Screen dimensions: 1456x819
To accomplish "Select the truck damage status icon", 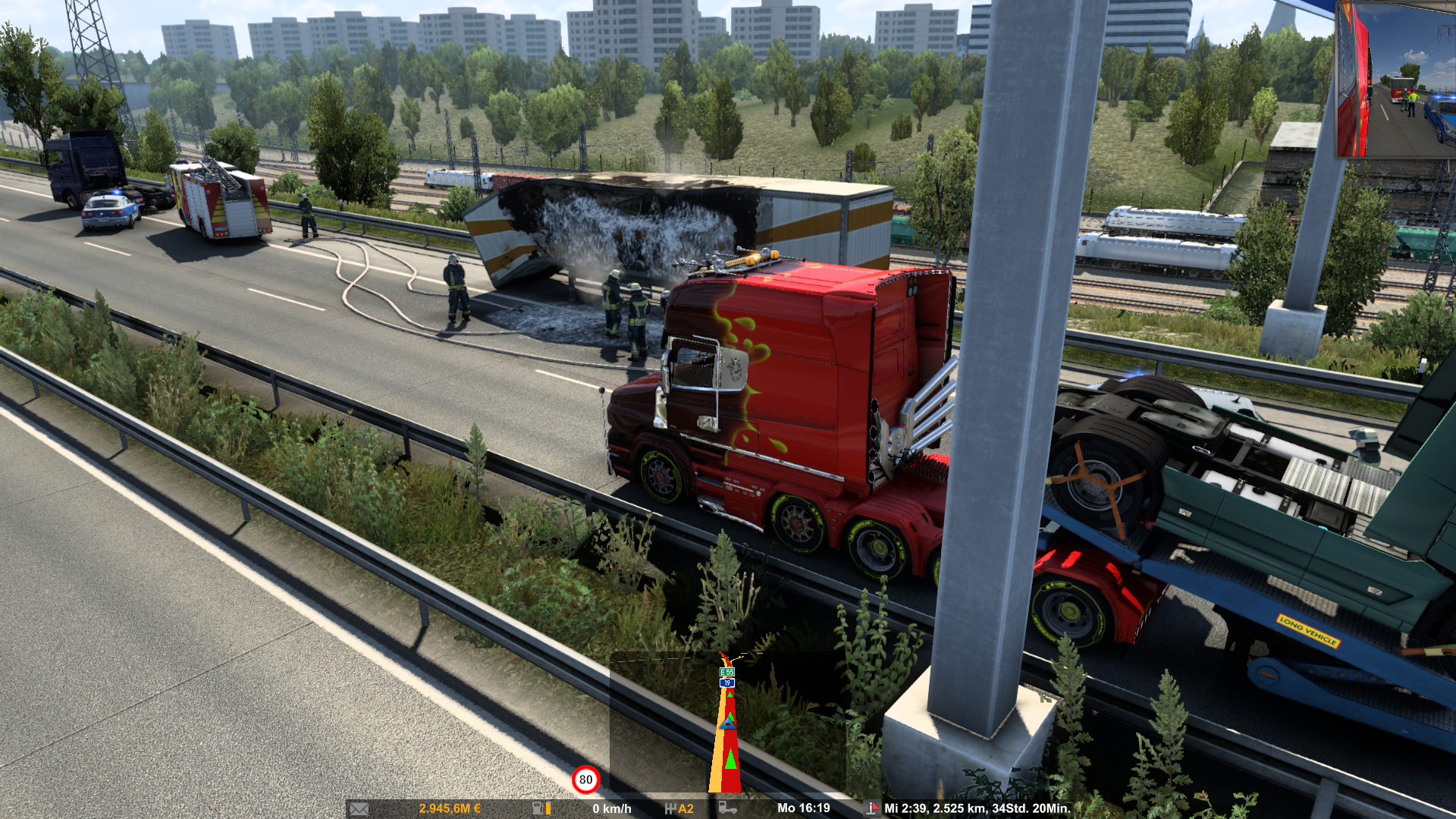I will pyautogui.click(x=727, y=808).
